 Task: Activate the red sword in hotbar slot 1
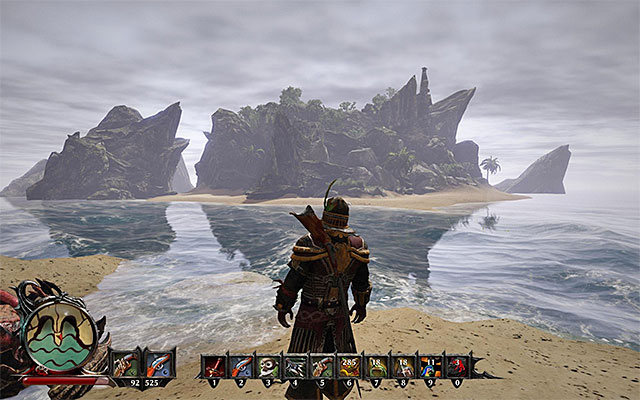tap(214, 367)
